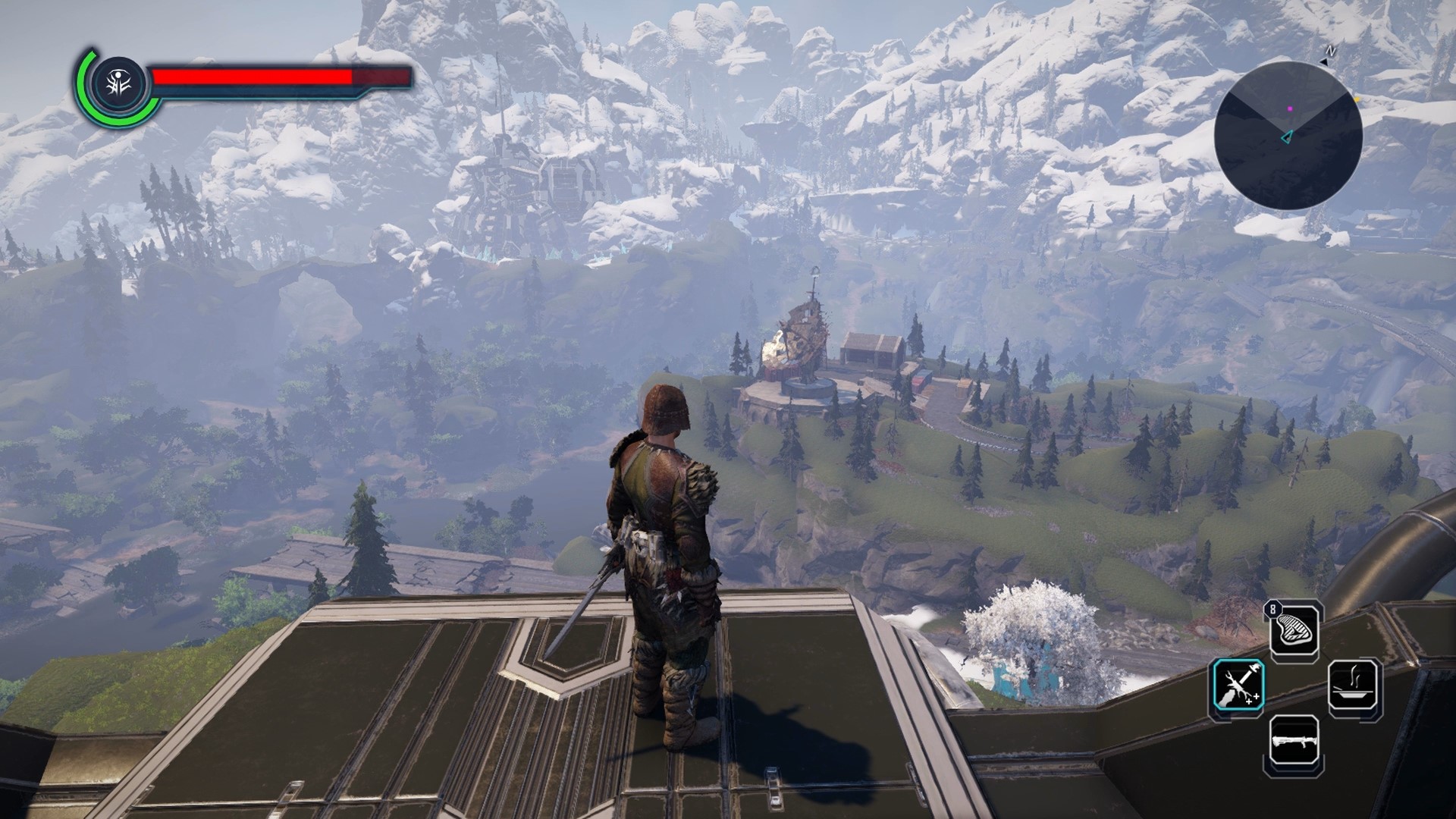Choose the highlighted sword weapon slot

pyautogui.click(x=1237, y=686)
